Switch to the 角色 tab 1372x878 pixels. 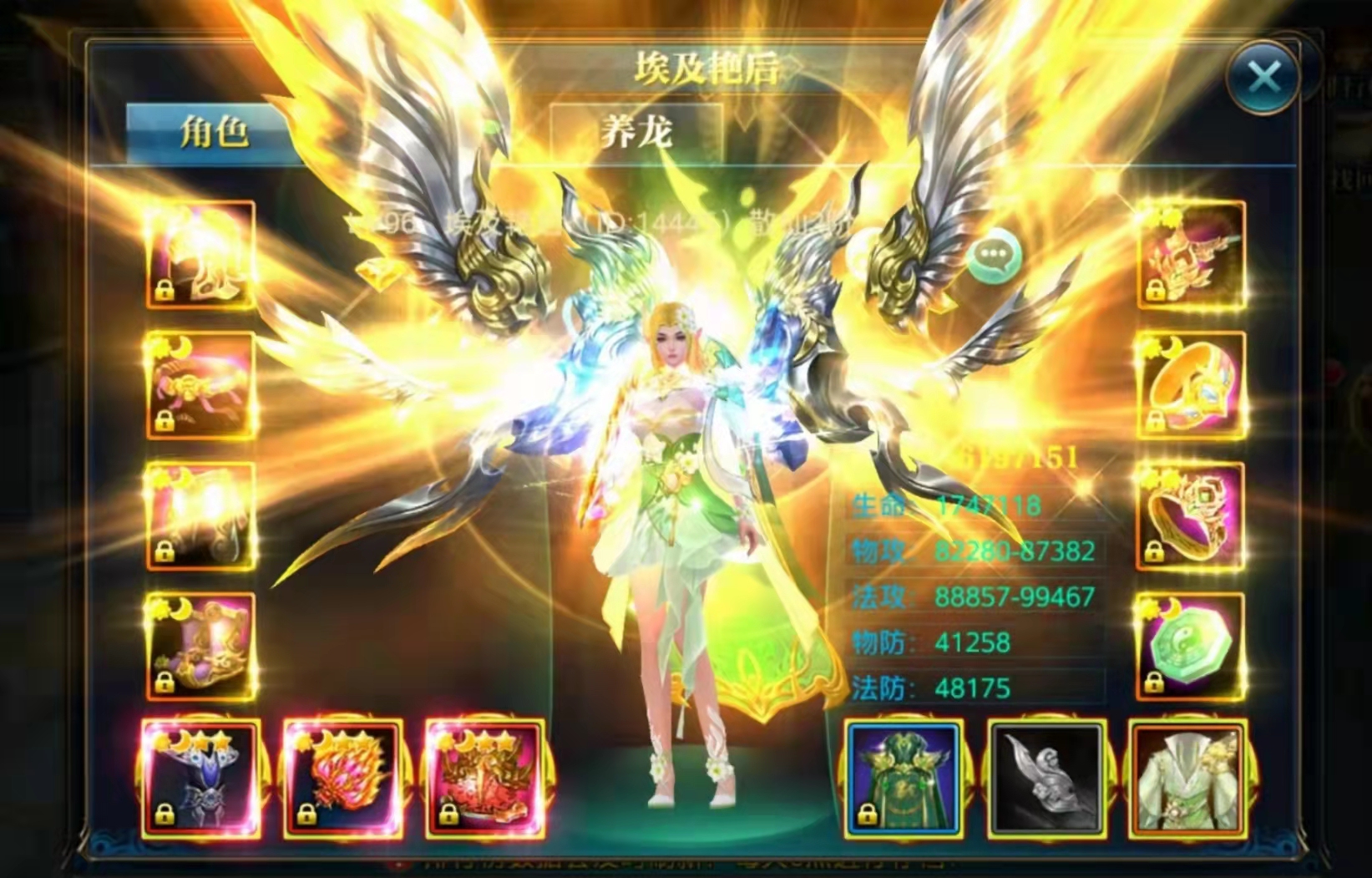[x=214, y=133]
